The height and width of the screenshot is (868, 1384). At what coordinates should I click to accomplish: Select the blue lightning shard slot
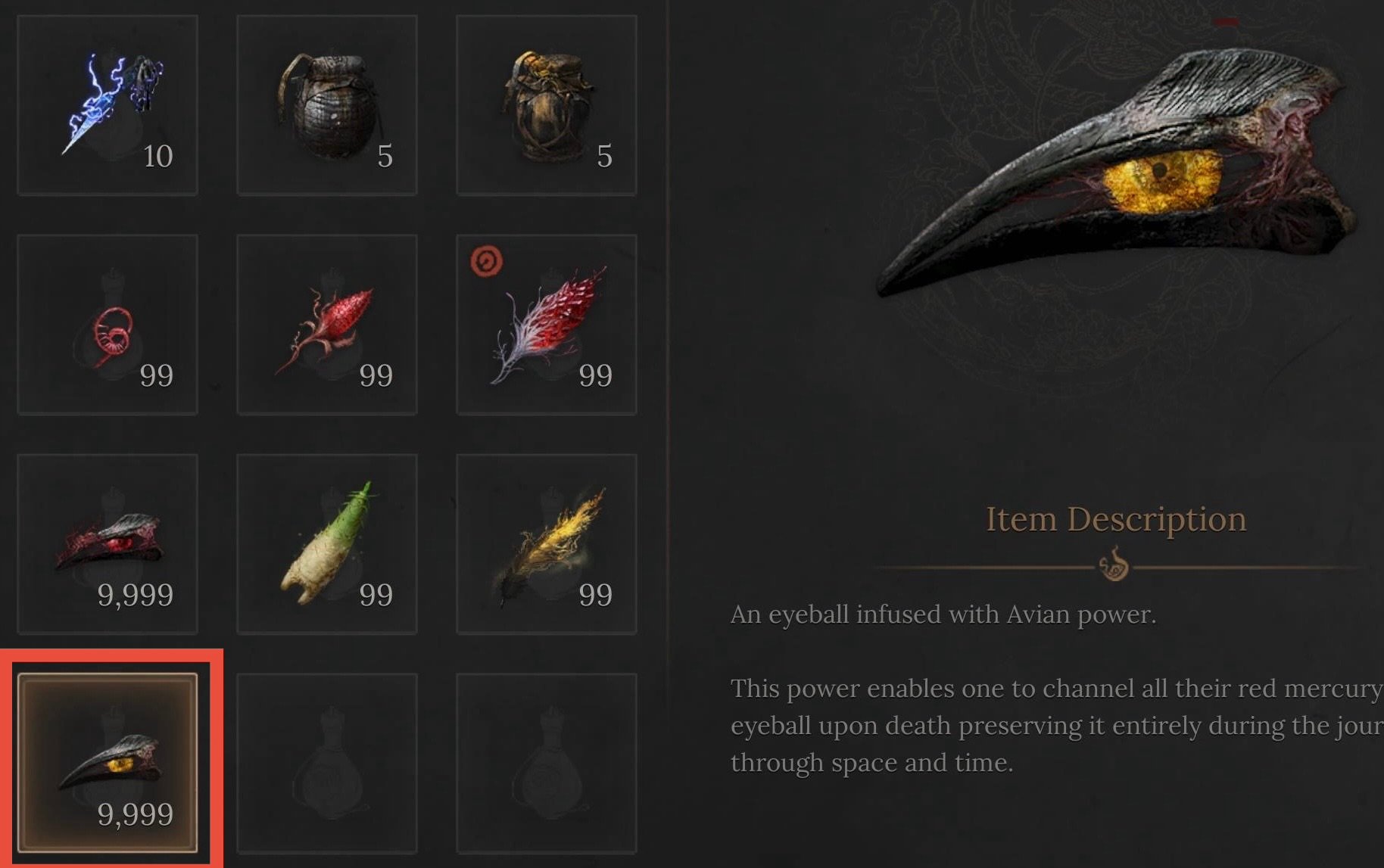(108, 105)
